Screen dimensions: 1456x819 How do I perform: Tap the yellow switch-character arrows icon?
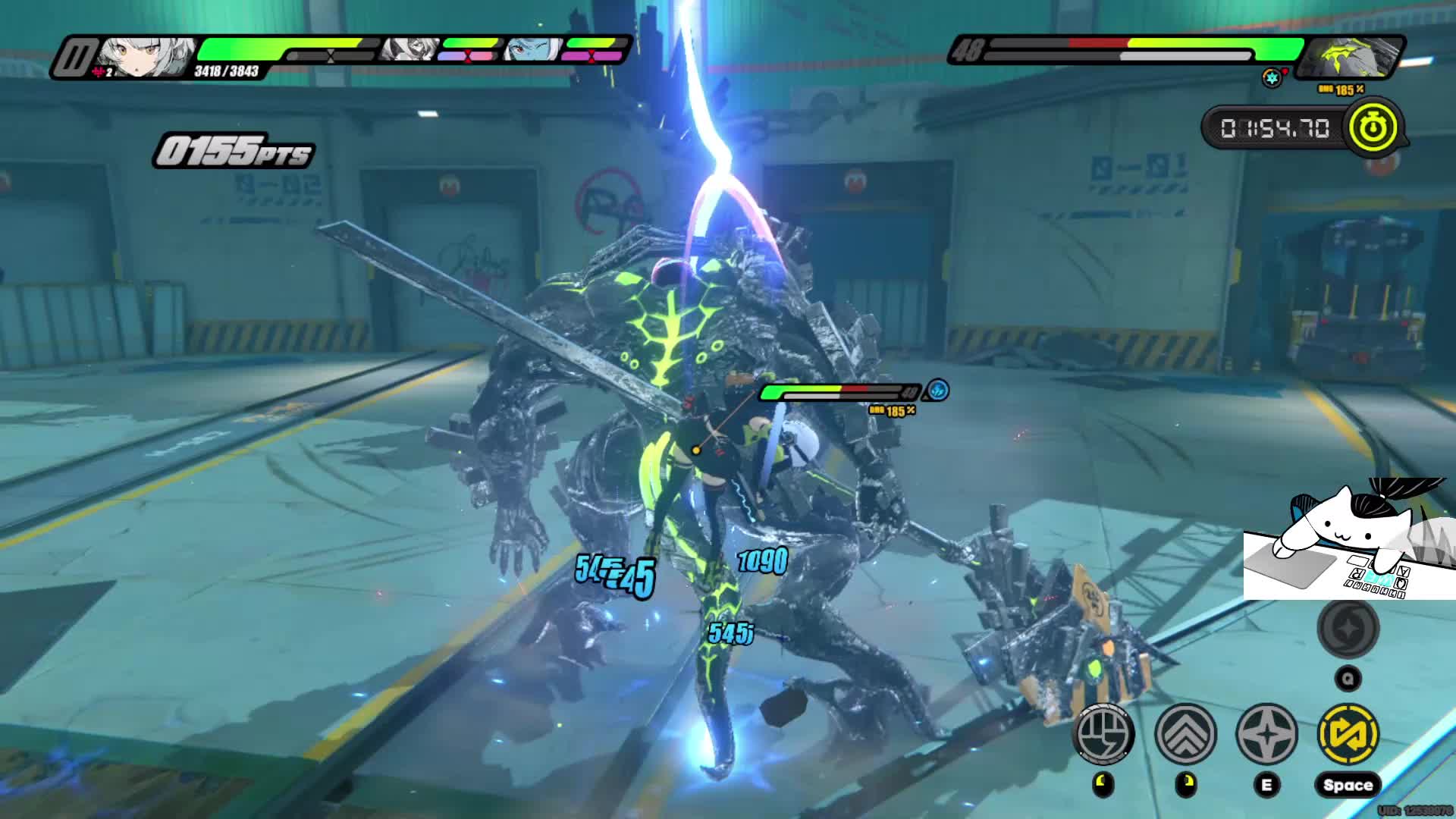[x=1348, y=733]
